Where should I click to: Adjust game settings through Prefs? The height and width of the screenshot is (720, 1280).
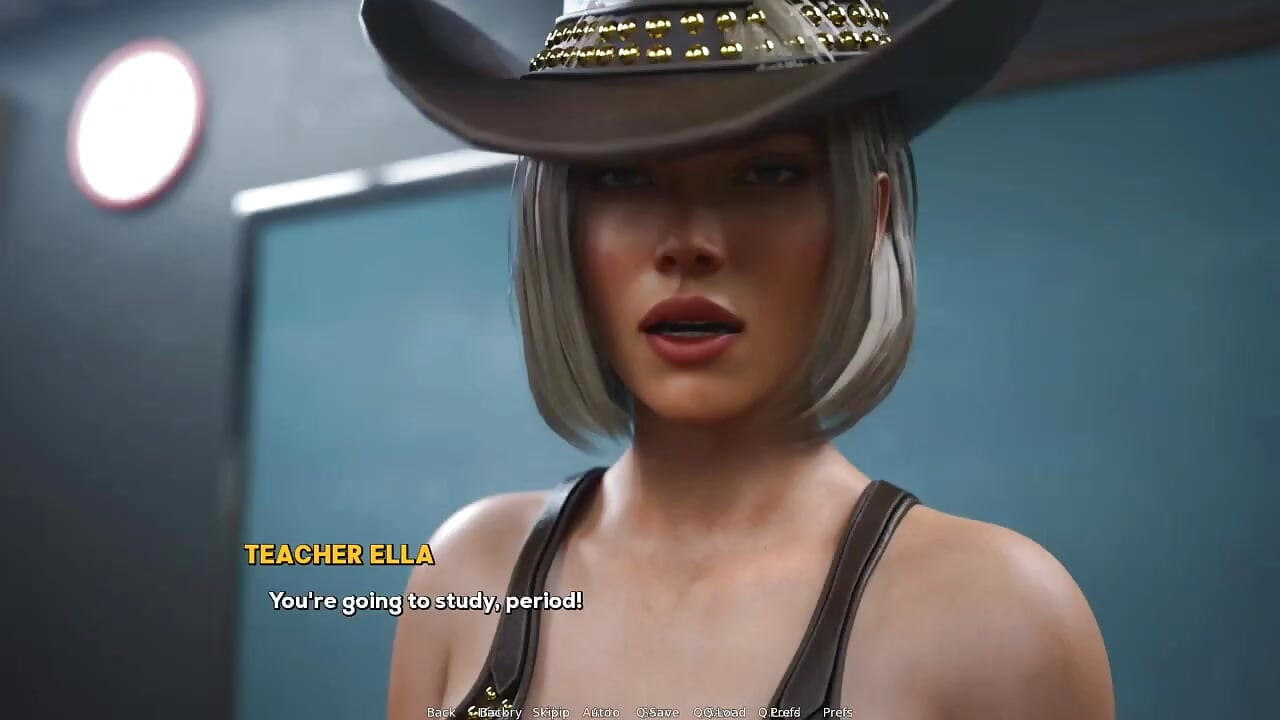[837, 711]
